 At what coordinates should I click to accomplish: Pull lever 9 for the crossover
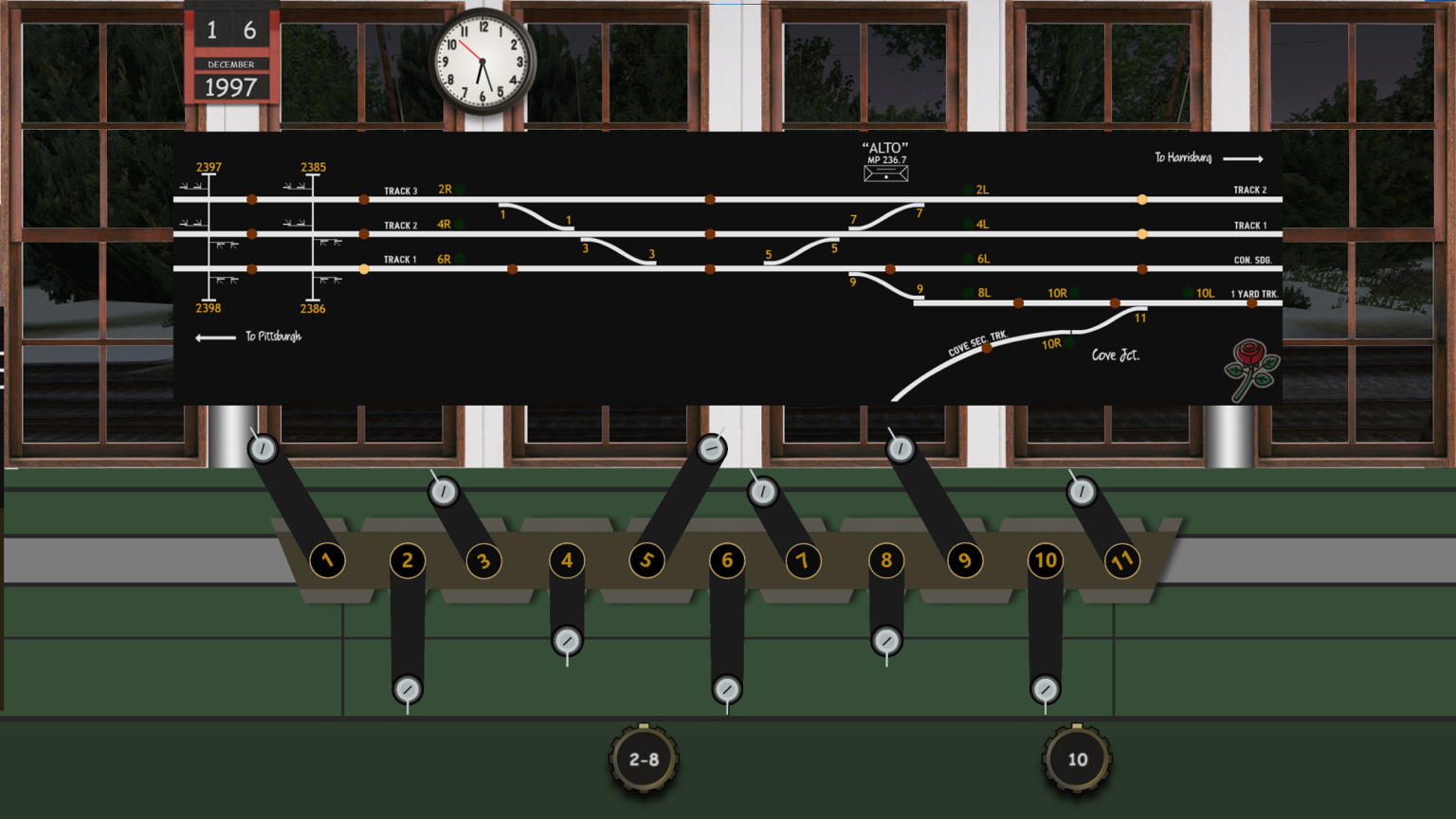[965, 560]
